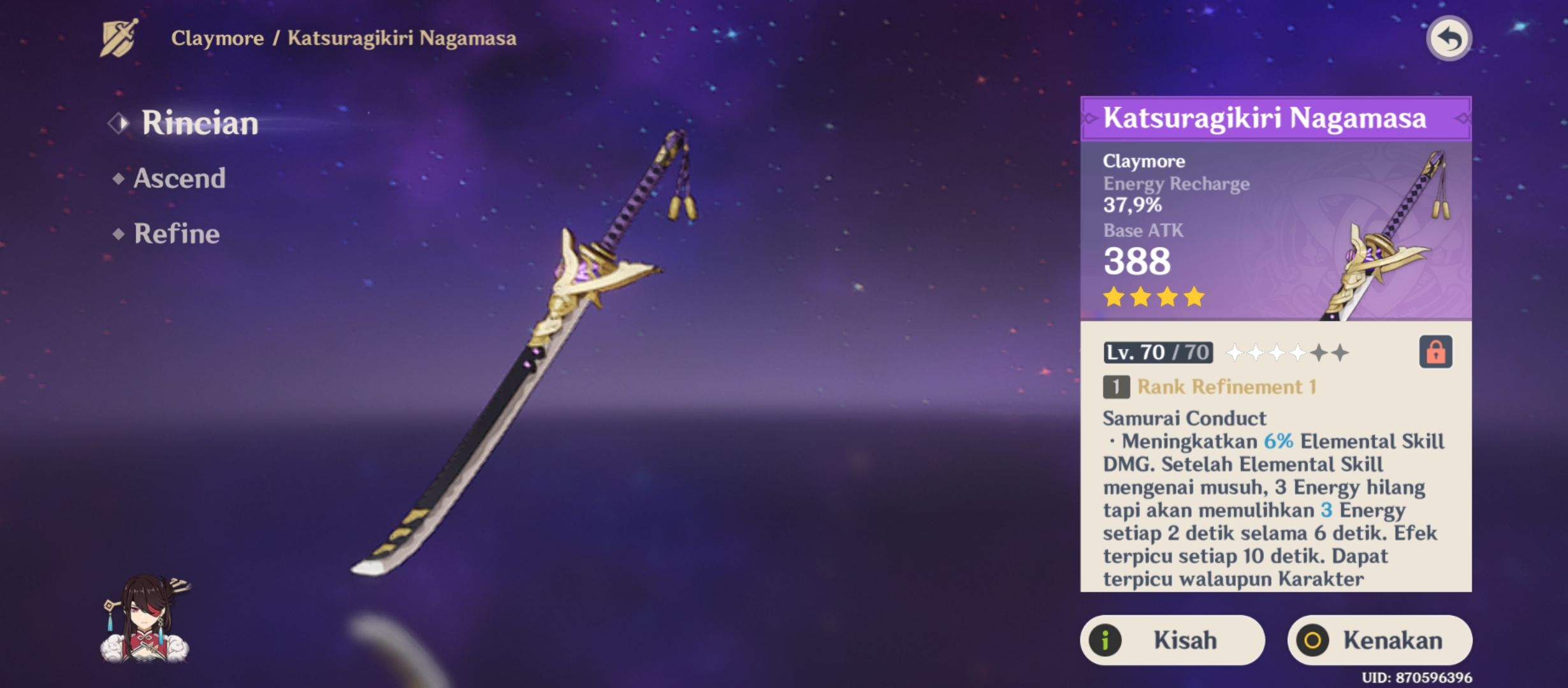Open the Ascend section
The width and height of the screenshot is (1568, 688).
pyautogui.click(x=178, y=179)
